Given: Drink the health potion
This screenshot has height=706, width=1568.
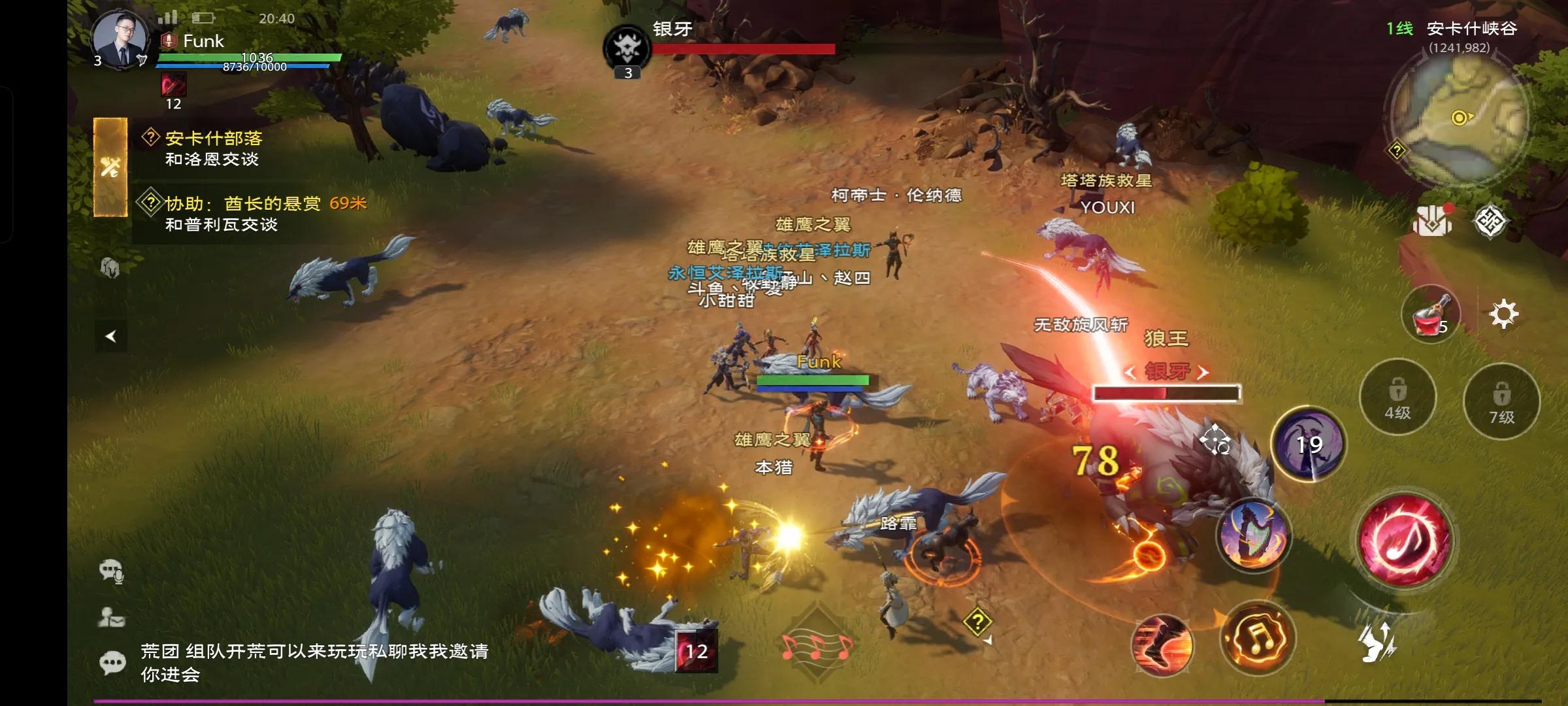Looking at the screenshot, I should [x=1431, y=312].
